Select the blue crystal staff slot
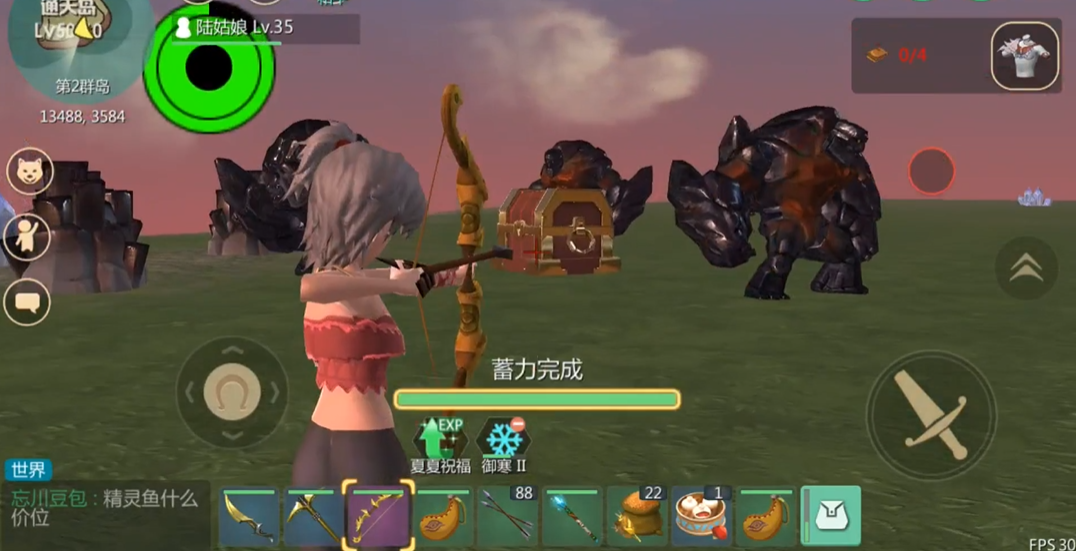1076x551 pixels. [x=572, y=518]
